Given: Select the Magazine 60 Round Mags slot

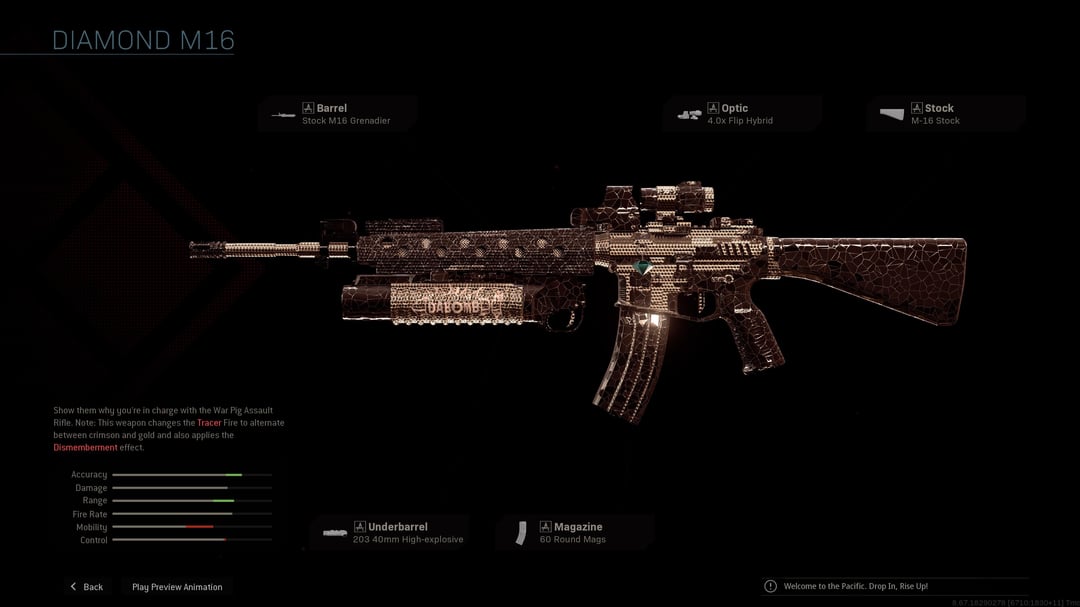Looking at the screenshot, I should 575,533.
